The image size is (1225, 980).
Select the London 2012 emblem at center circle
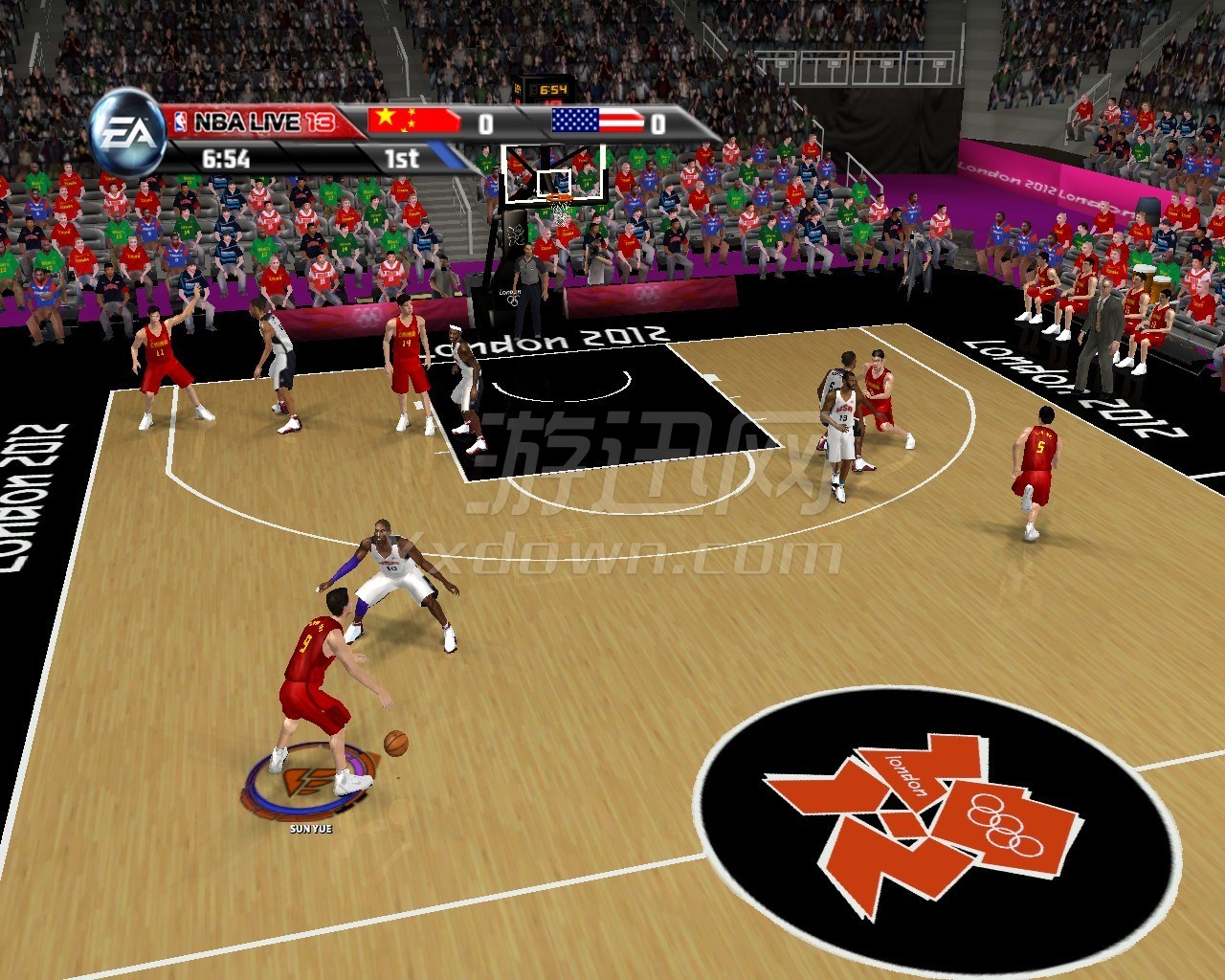[900, 818]
